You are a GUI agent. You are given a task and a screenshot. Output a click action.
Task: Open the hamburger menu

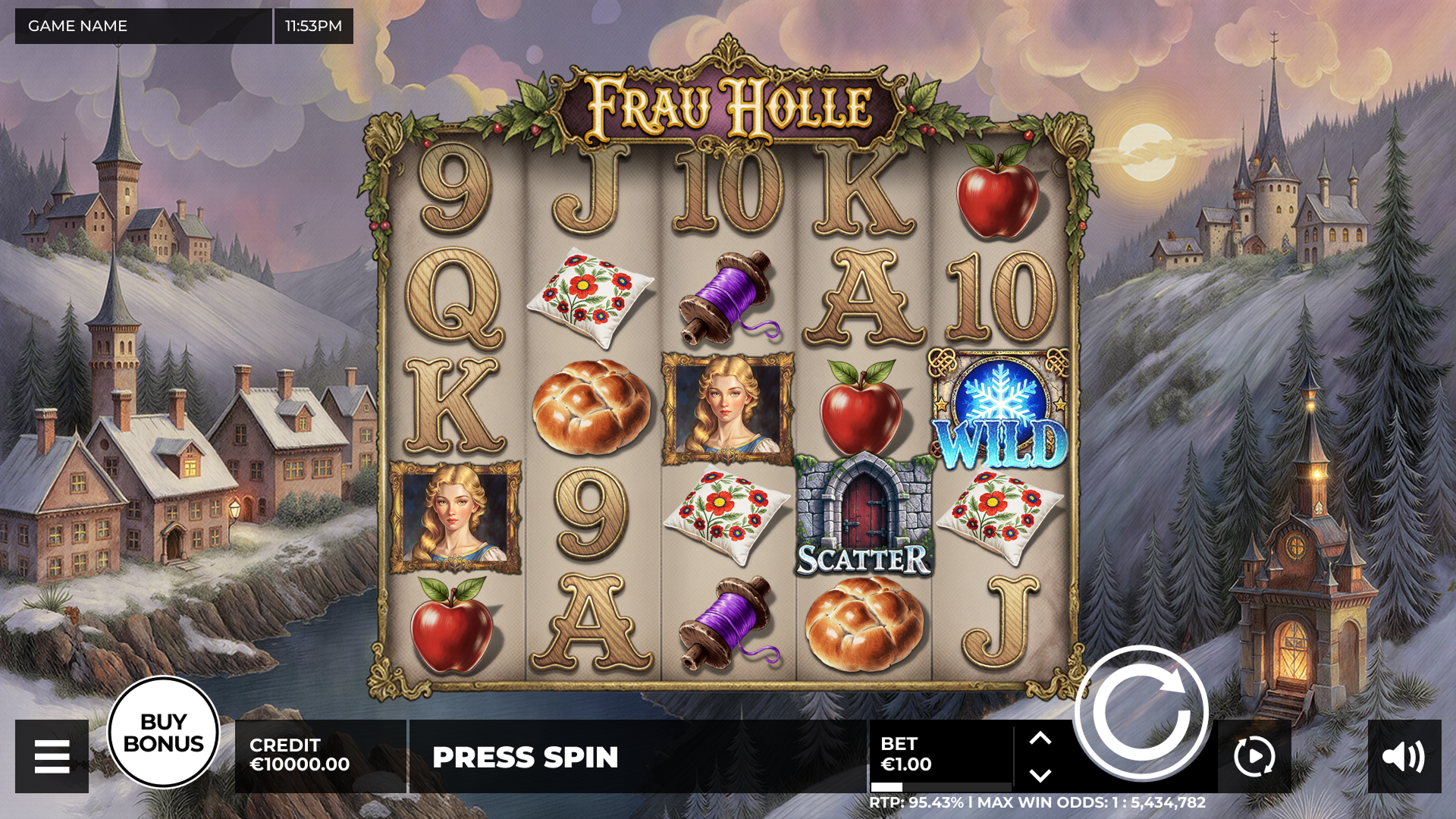[x=52, y=756]
